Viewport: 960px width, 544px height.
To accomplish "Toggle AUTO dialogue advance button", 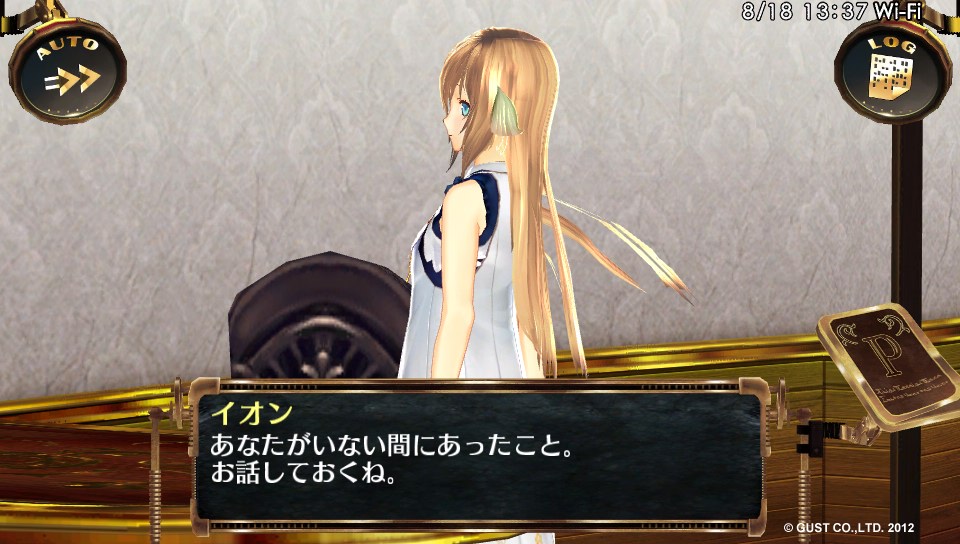I will tap(67, 69).
